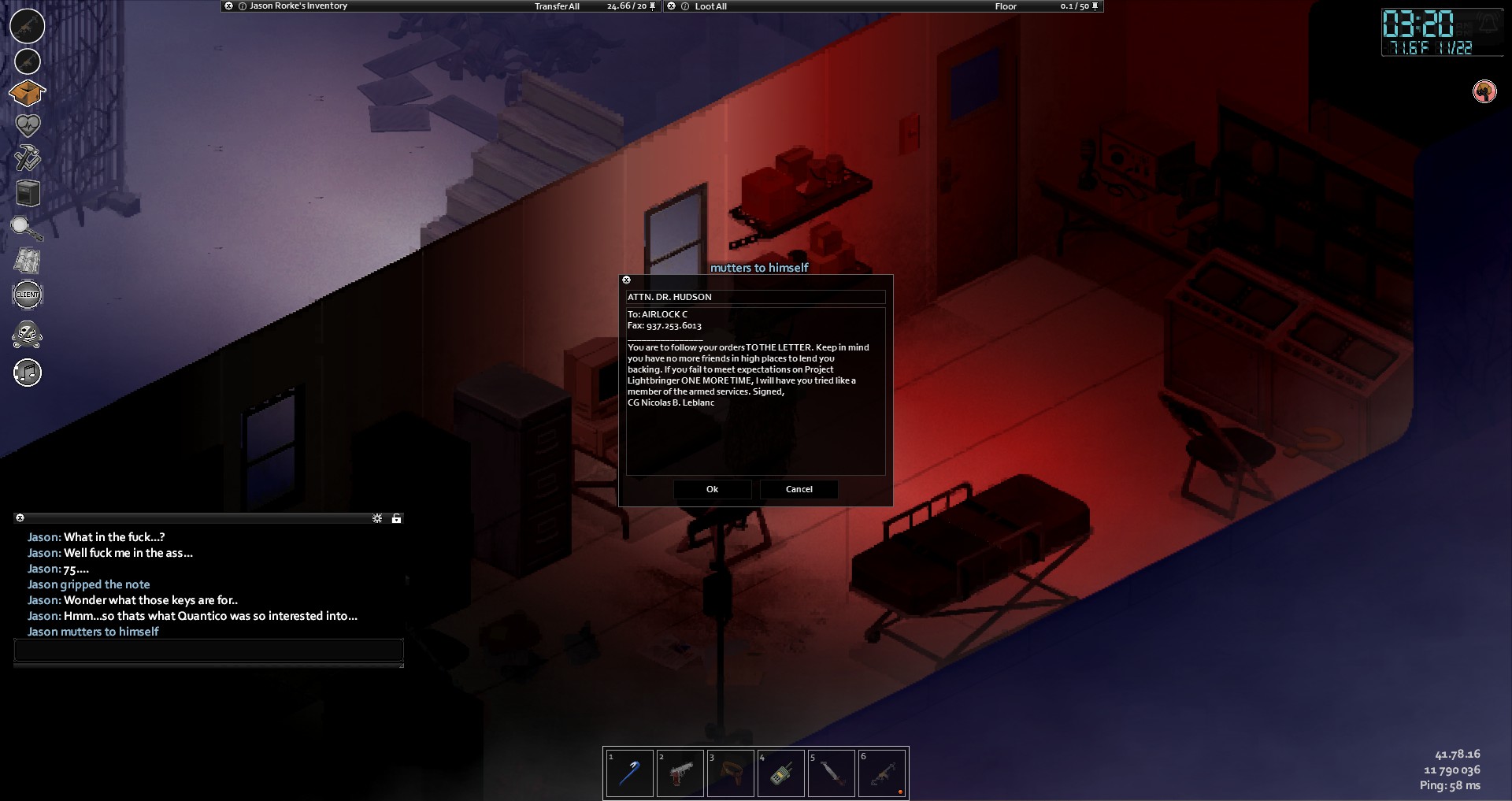The image size is (1512, 801).
Task: Open the crafting hammer menu
Action: [x=28, y=158]
